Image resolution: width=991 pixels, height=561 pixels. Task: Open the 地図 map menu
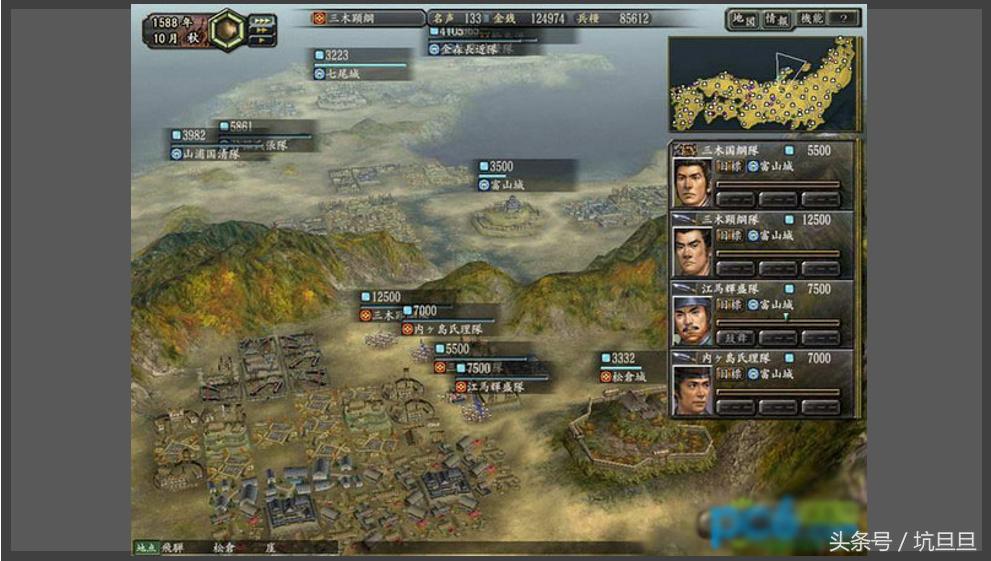tap(741, 18)
